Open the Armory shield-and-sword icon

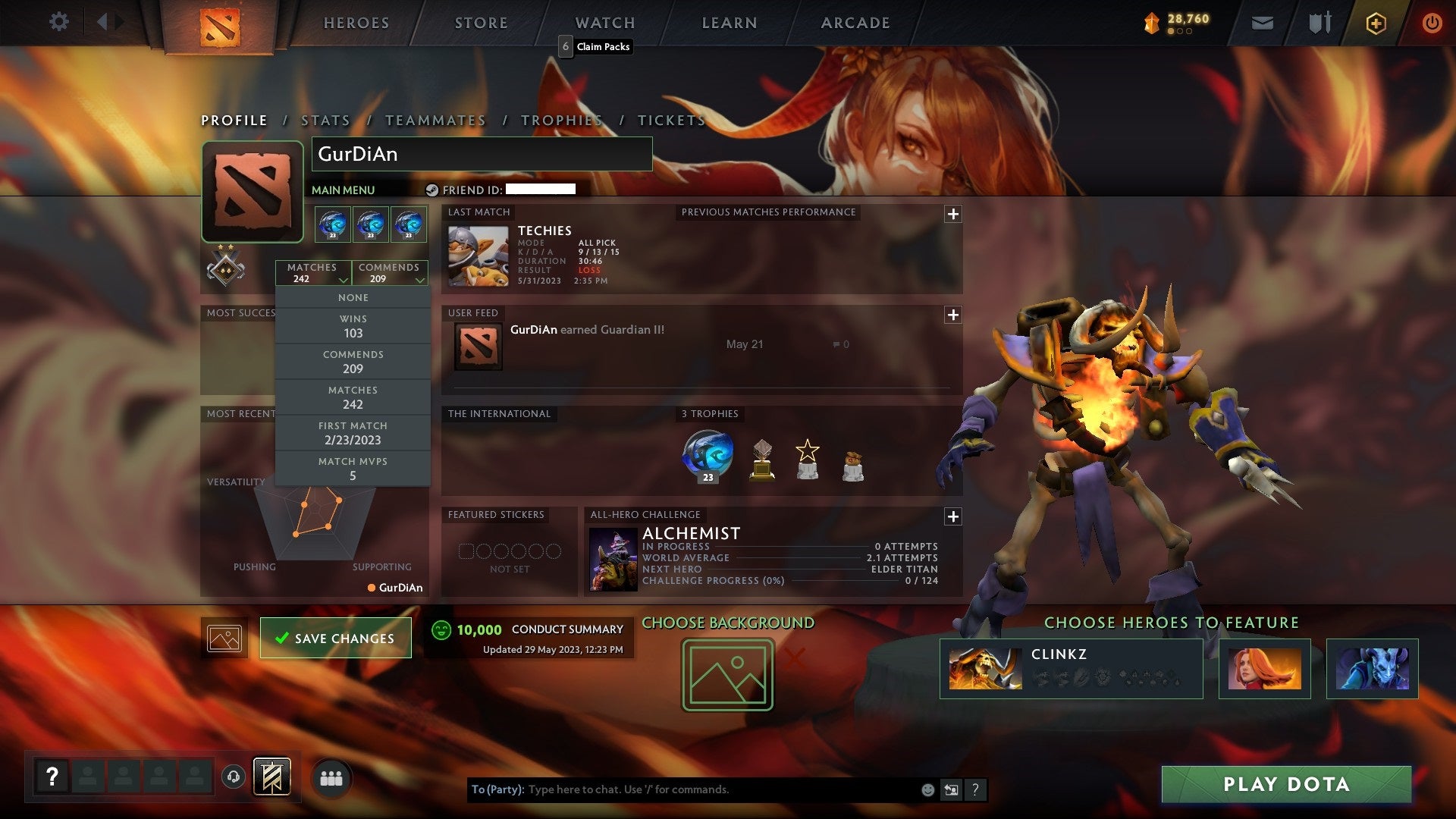point(1319,23)
